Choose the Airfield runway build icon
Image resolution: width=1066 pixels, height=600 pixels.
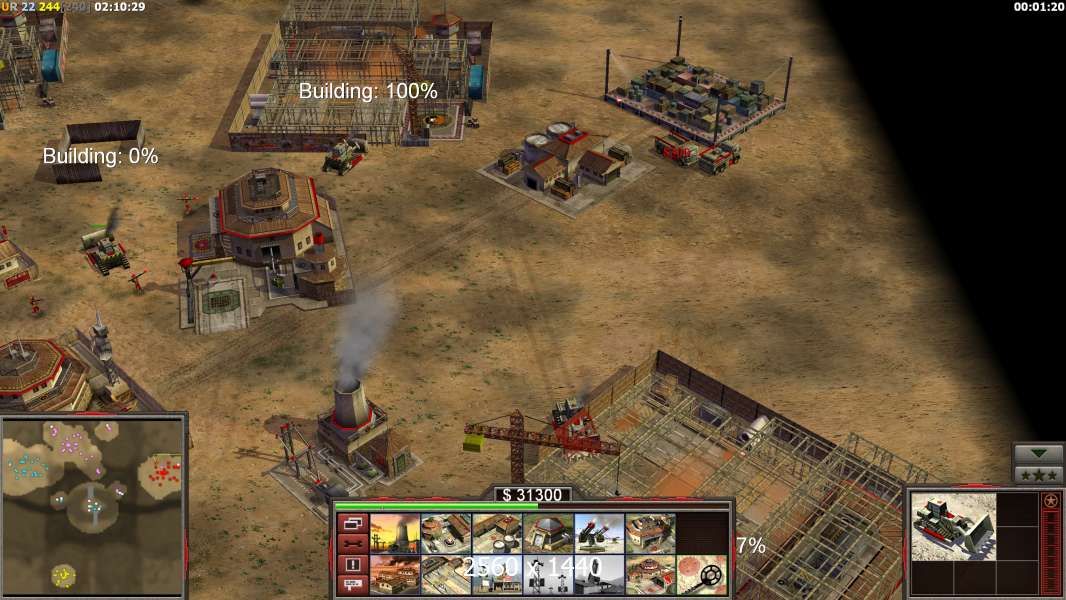click(x=445, y=575)
